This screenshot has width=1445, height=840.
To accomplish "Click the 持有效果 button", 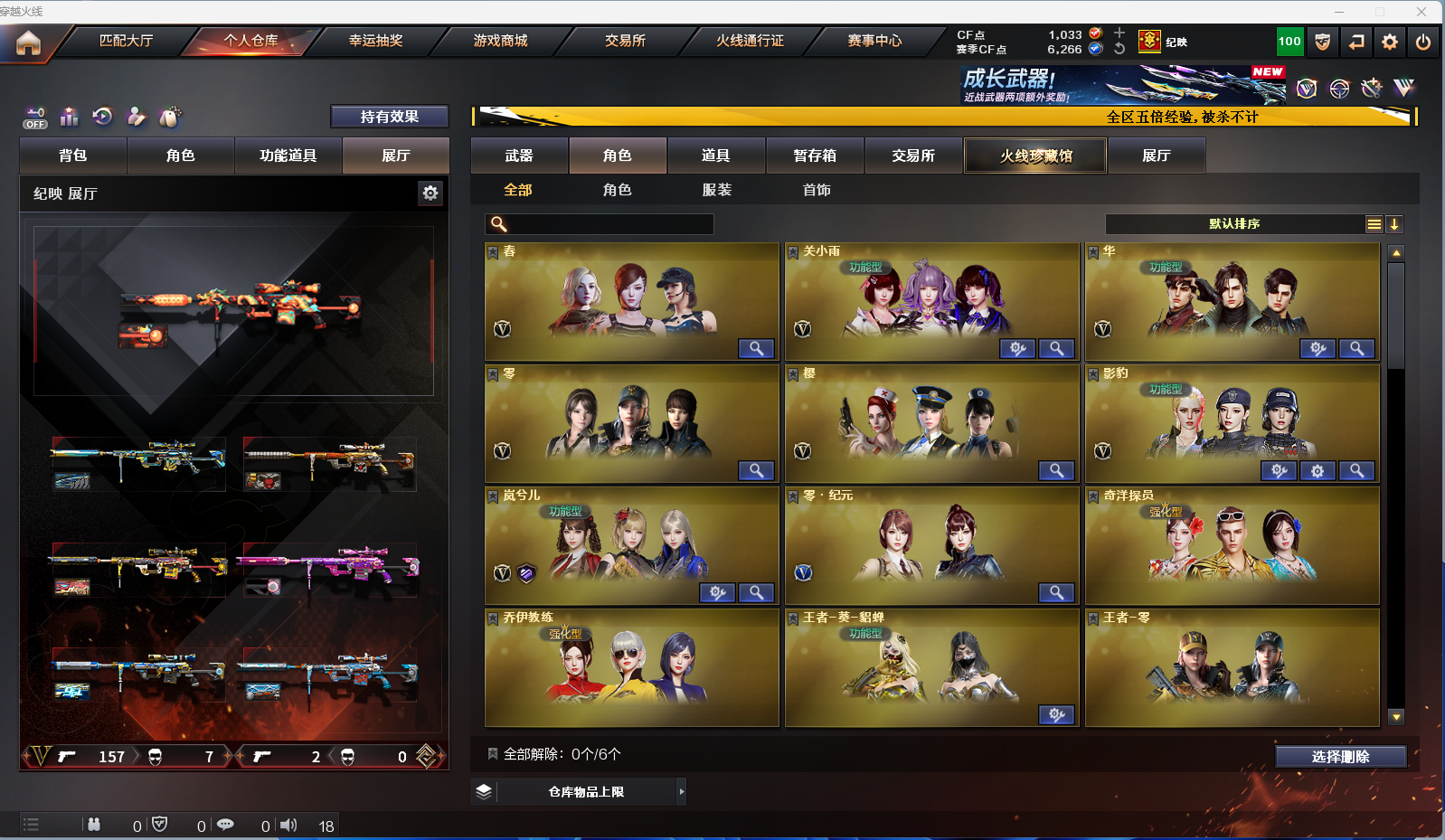I will pos(389,117).
